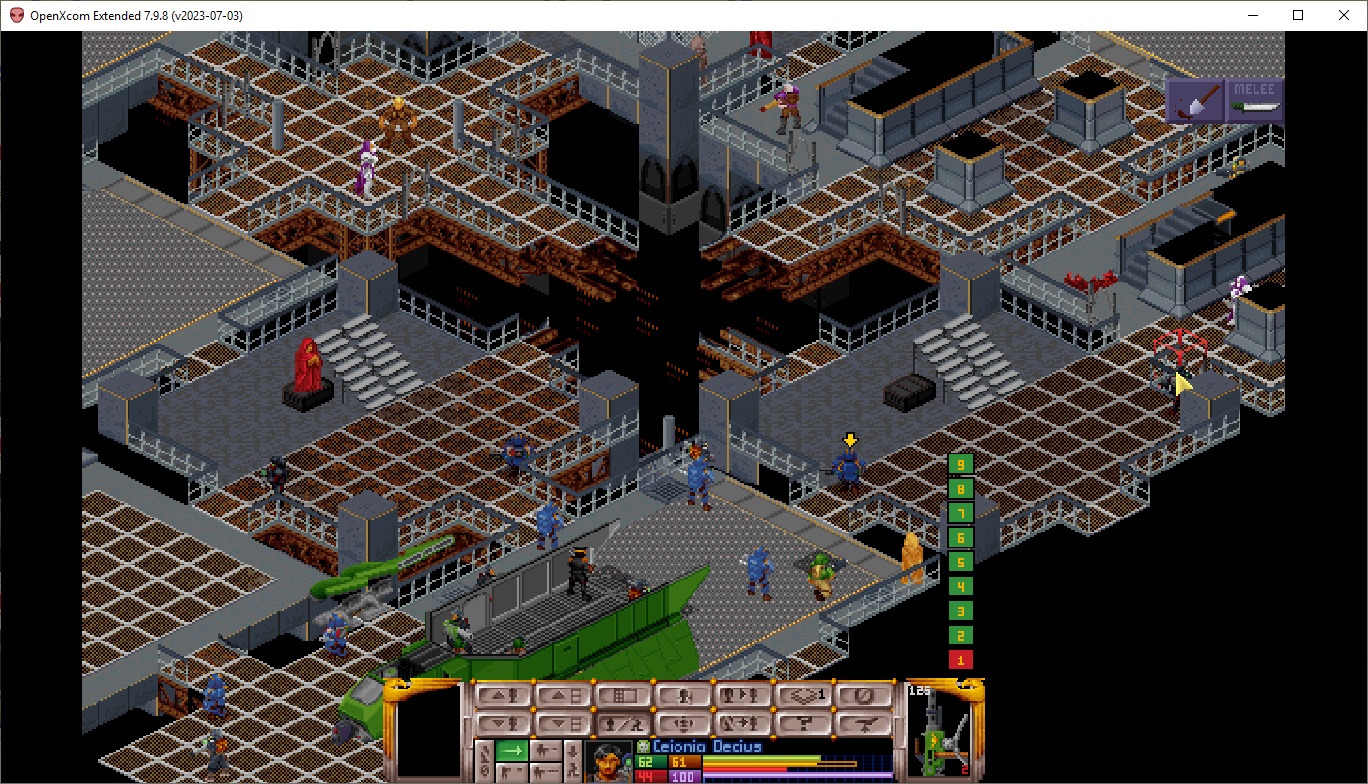Select the green arrow no-reserve button
The image size is (1368, 784).
(512, 750)
